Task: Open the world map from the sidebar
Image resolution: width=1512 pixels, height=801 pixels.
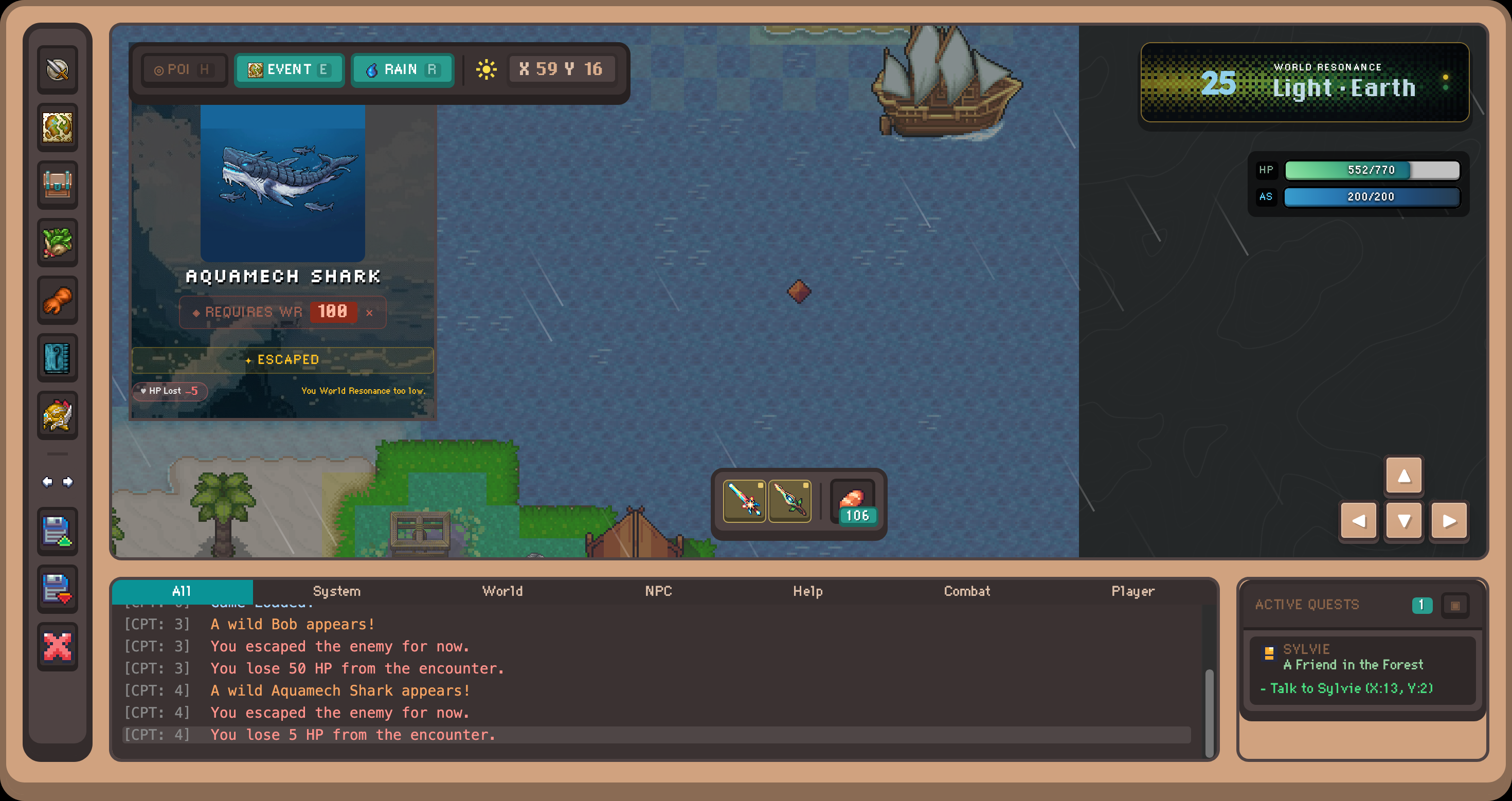Action: tap(57, 127)
